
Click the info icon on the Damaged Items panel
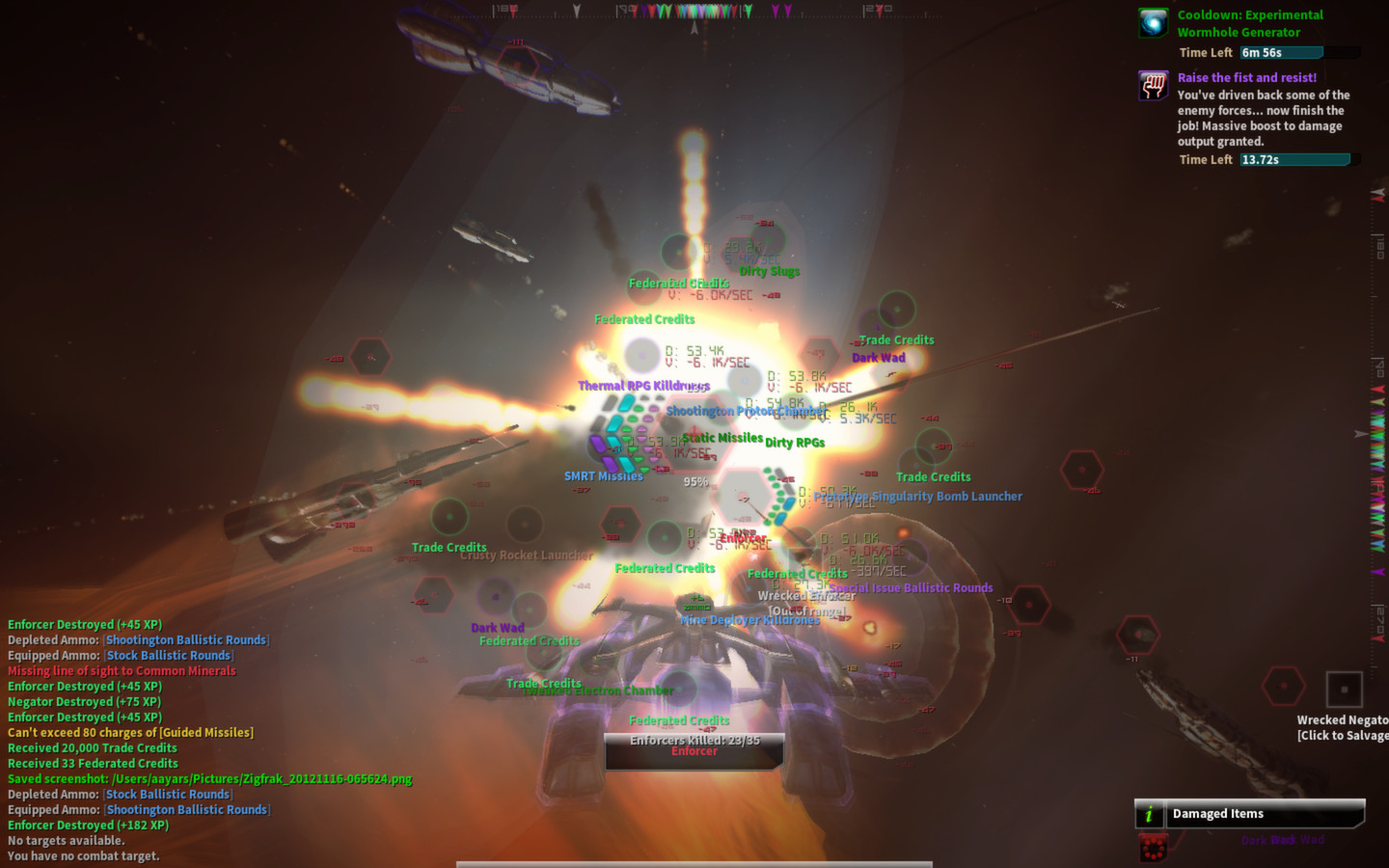coord(1148,813)
